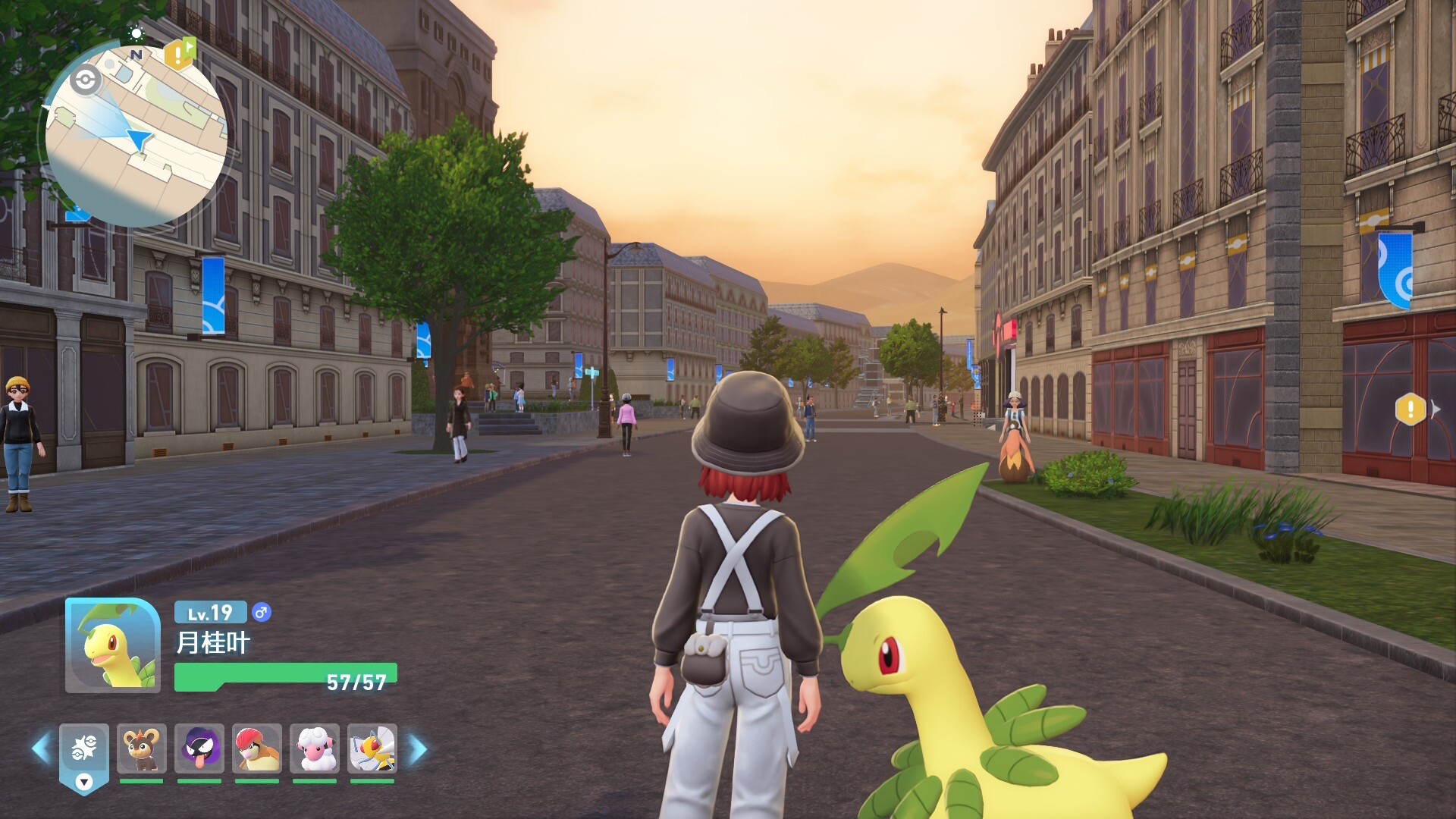Click the yellow exclamation objective indicator
The image size is (1456, 819).
click(x=1410, y=409)
